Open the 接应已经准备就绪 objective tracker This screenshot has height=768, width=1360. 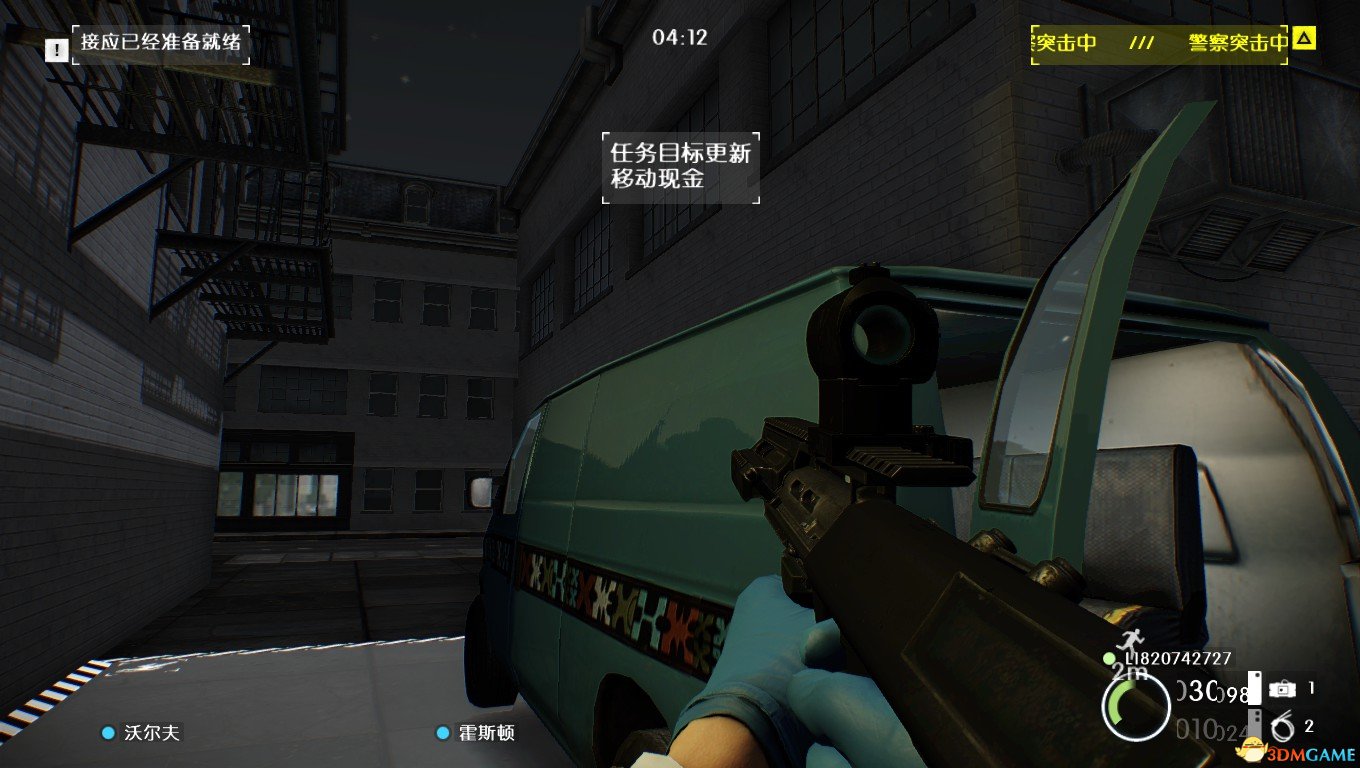[161, 44]
